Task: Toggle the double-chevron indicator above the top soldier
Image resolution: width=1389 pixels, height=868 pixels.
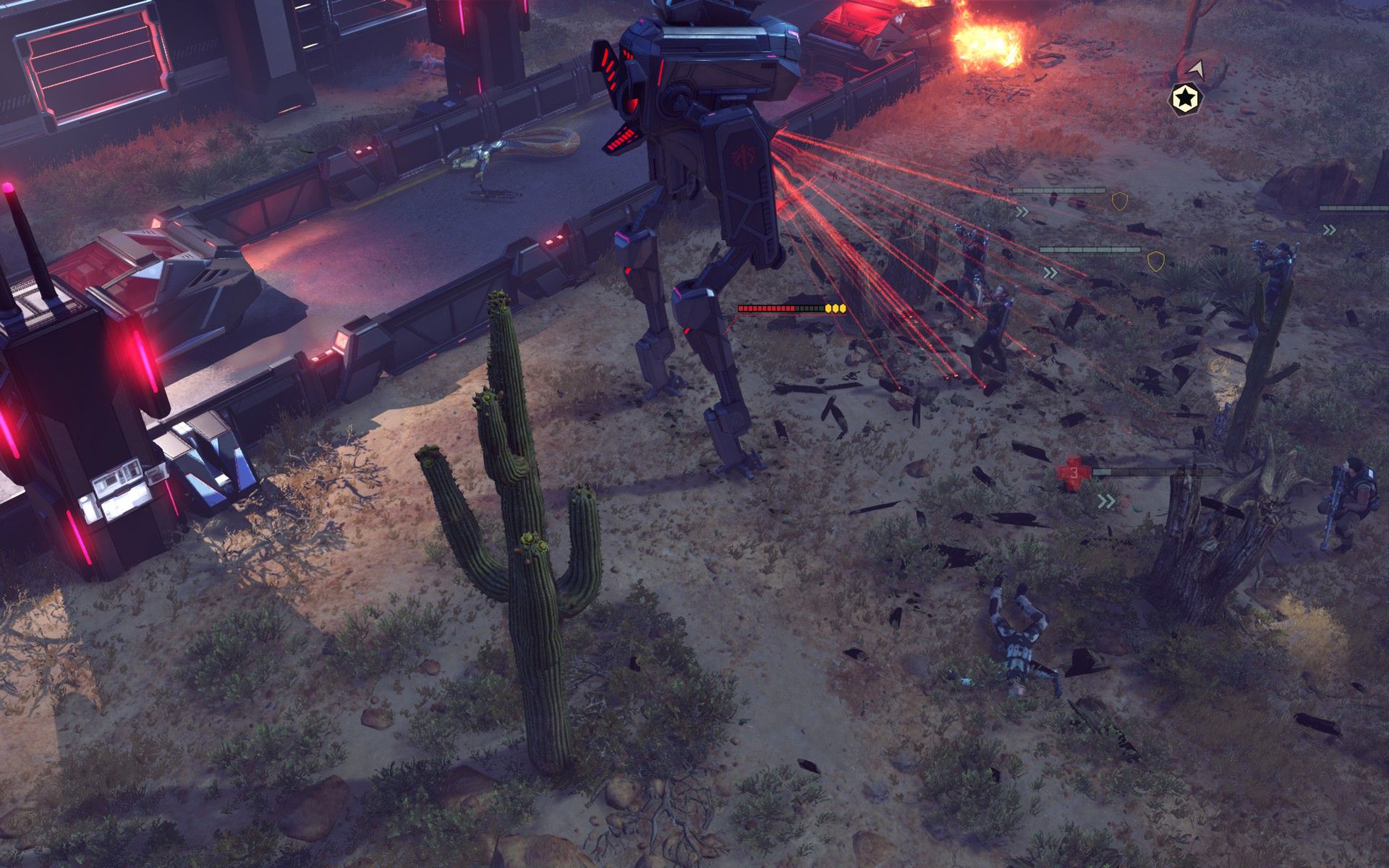Action: click(x=1022, y=212)
